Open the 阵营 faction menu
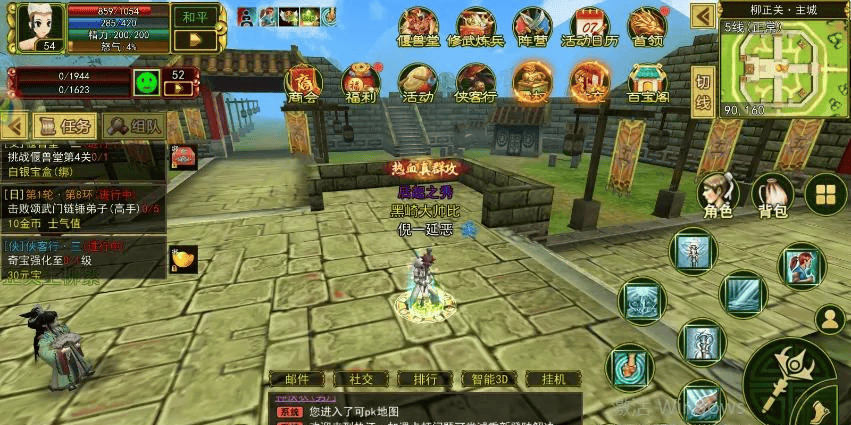This screenshot has height=425, width=851. click(x=532, y=27)
